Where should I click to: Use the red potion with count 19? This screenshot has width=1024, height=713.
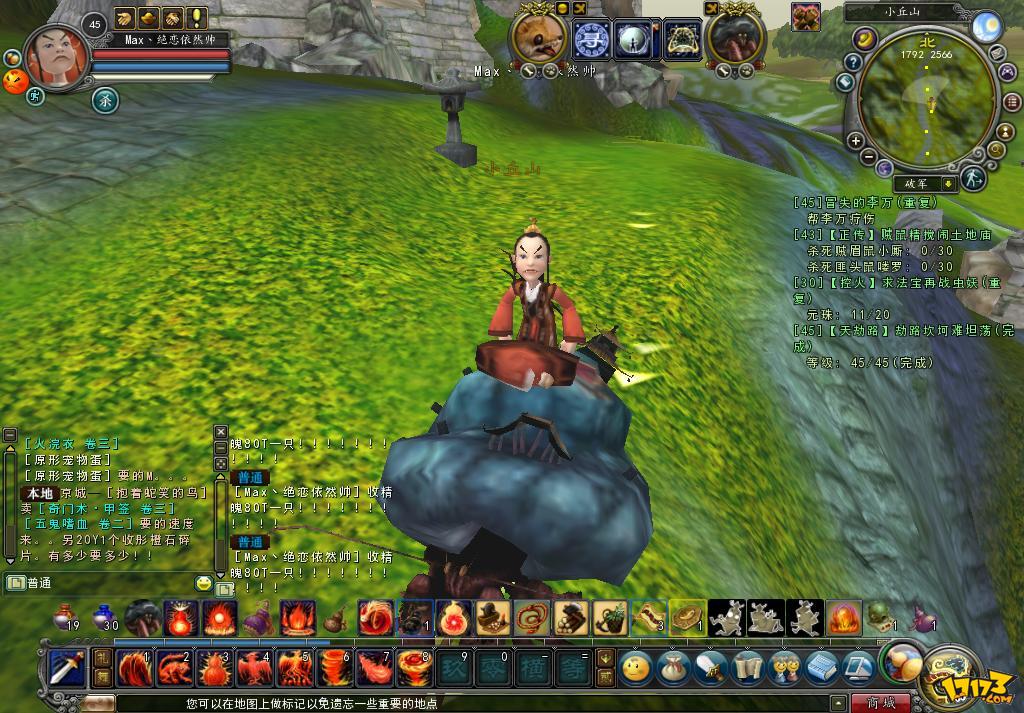click(66, 615)
